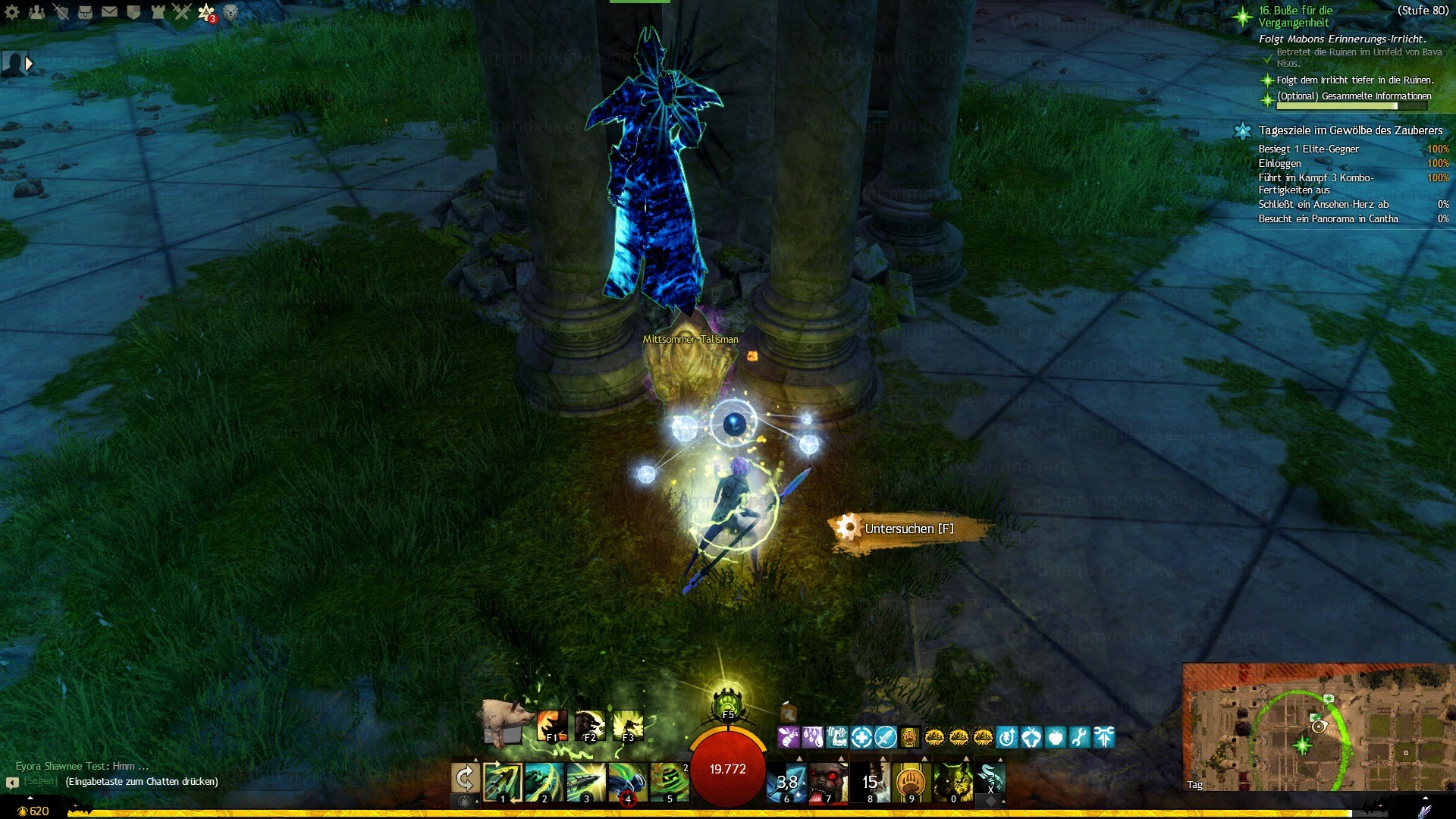This screenshot has width=1456, height=819.
Task: Activate weapon skill slot 1
Action: (x=502, y=782)
